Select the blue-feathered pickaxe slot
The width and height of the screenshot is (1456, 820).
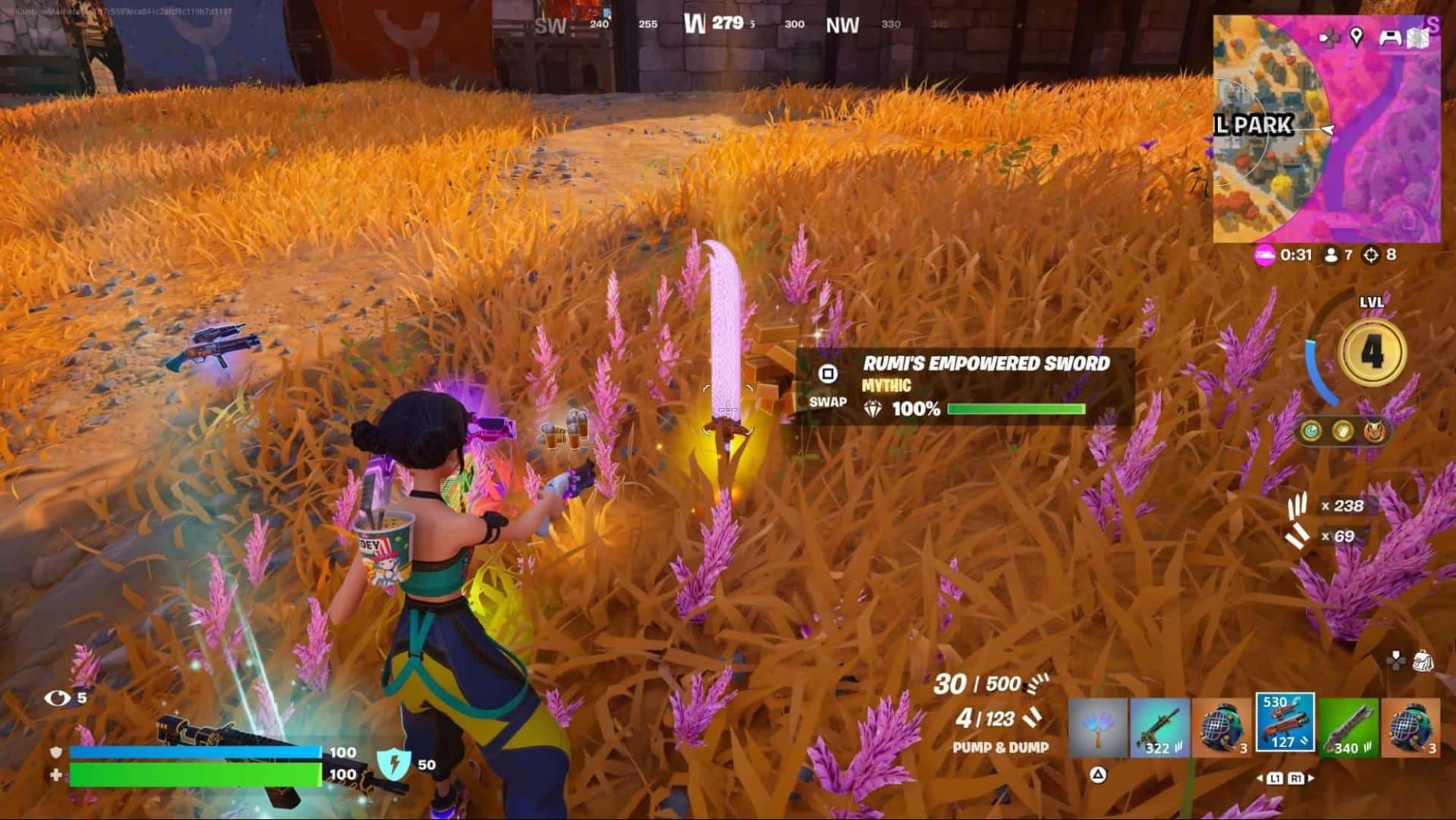(1097, 728)
